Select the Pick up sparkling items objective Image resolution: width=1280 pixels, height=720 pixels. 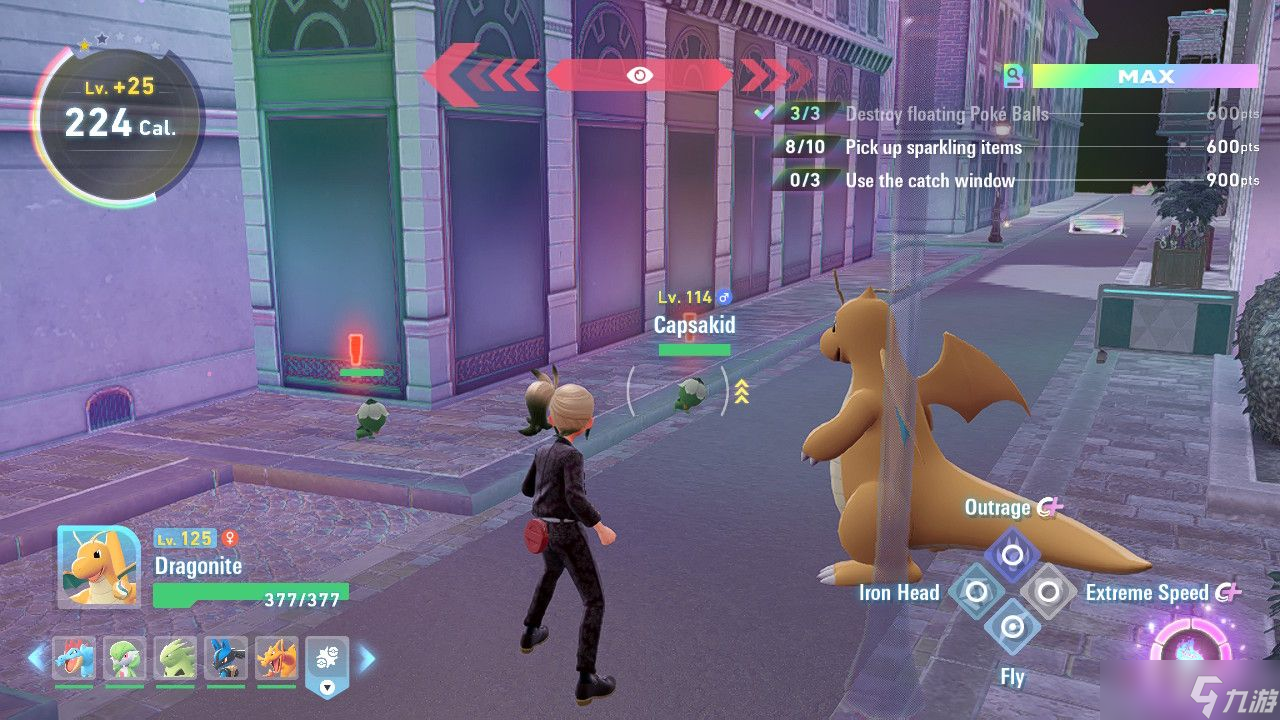933,147
